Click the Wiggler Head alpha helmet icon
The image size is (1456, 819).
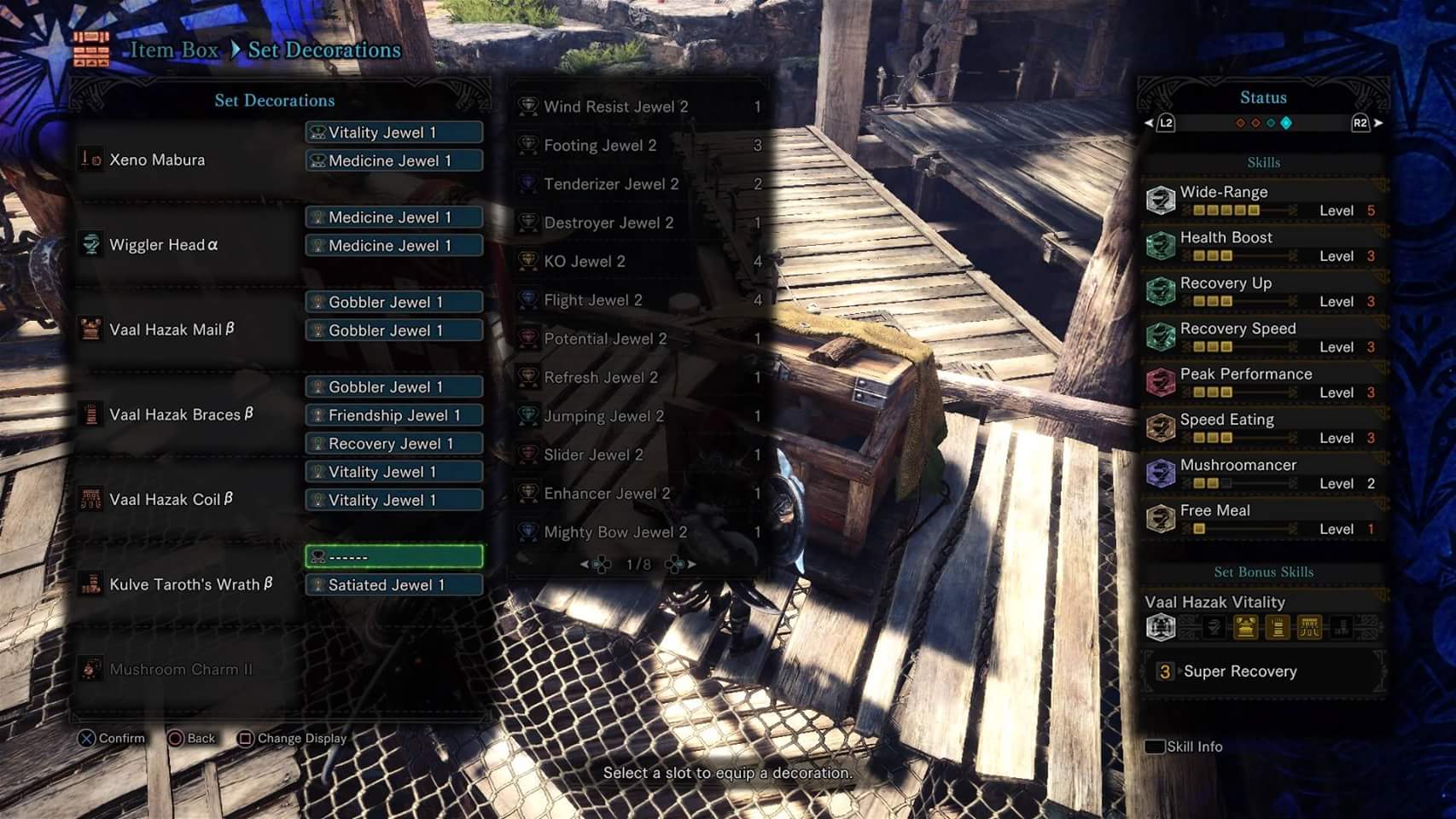(92, 245)
